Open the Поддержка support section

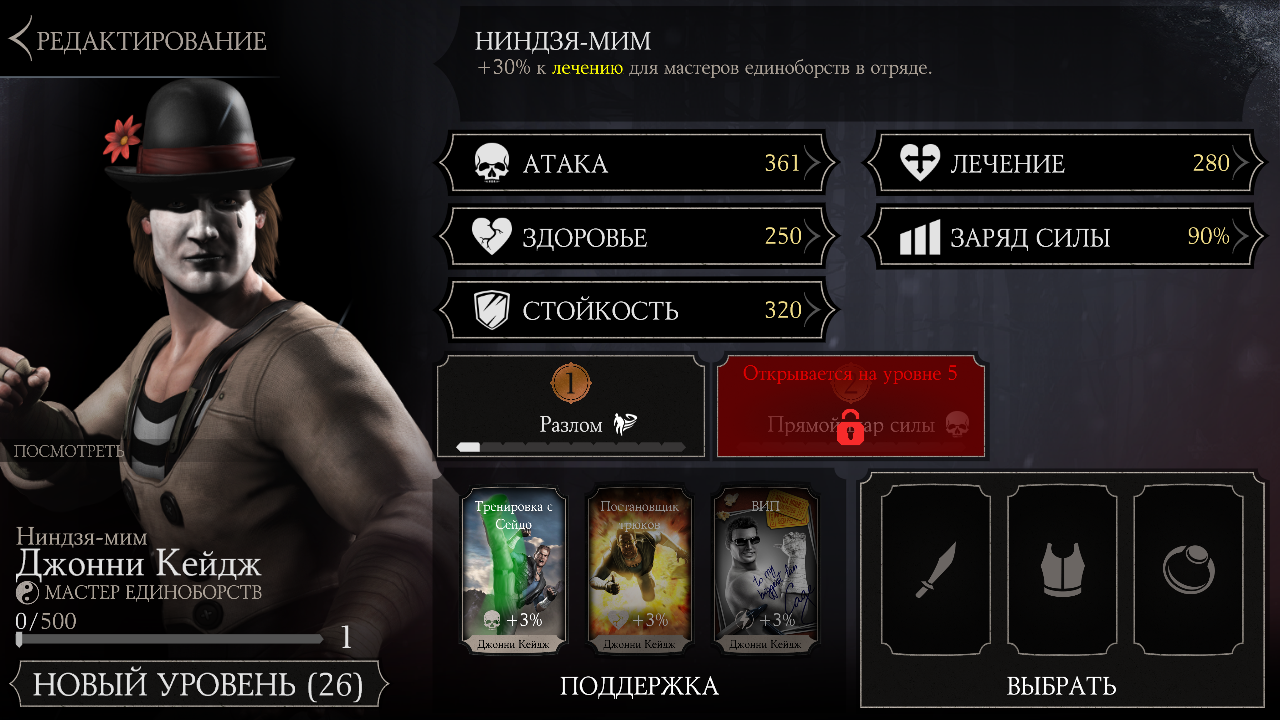(x=639, y=686)
